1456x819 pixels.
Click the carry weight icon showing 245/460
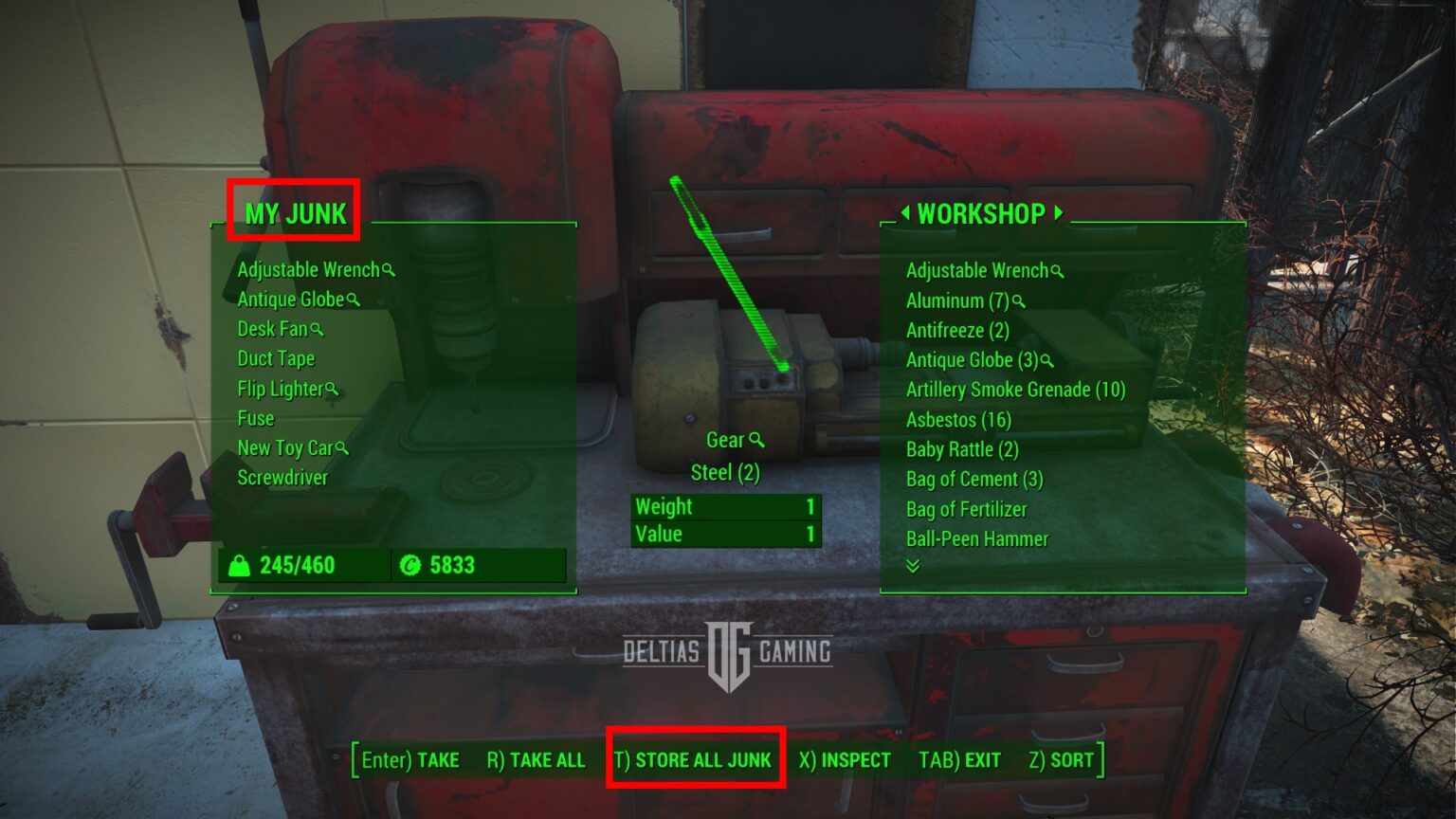coord(240,566)
